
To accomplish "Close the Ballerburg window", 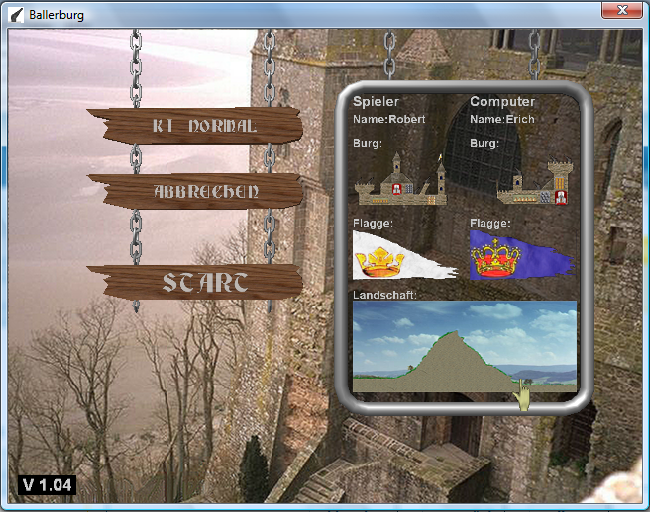I will pyautogui.click(x=622, y=12).
